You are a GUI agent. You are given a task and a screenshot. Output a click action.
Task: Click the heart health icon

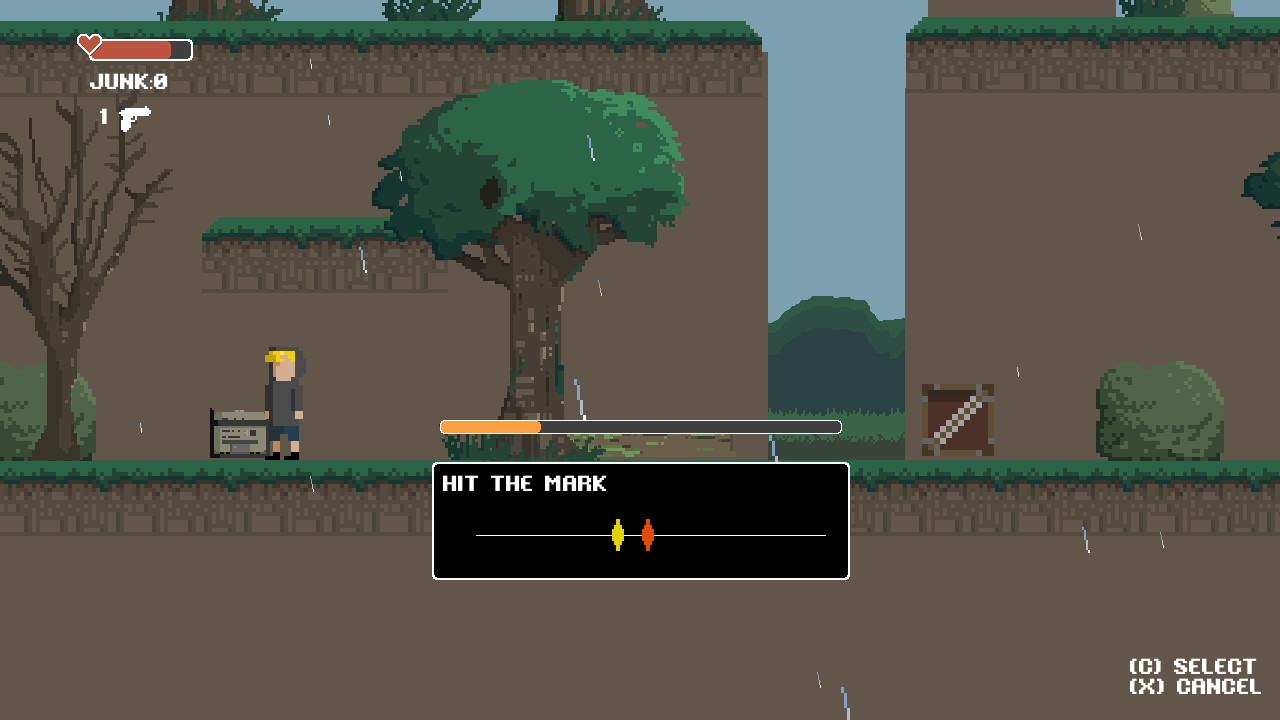(x=88, y=44)
